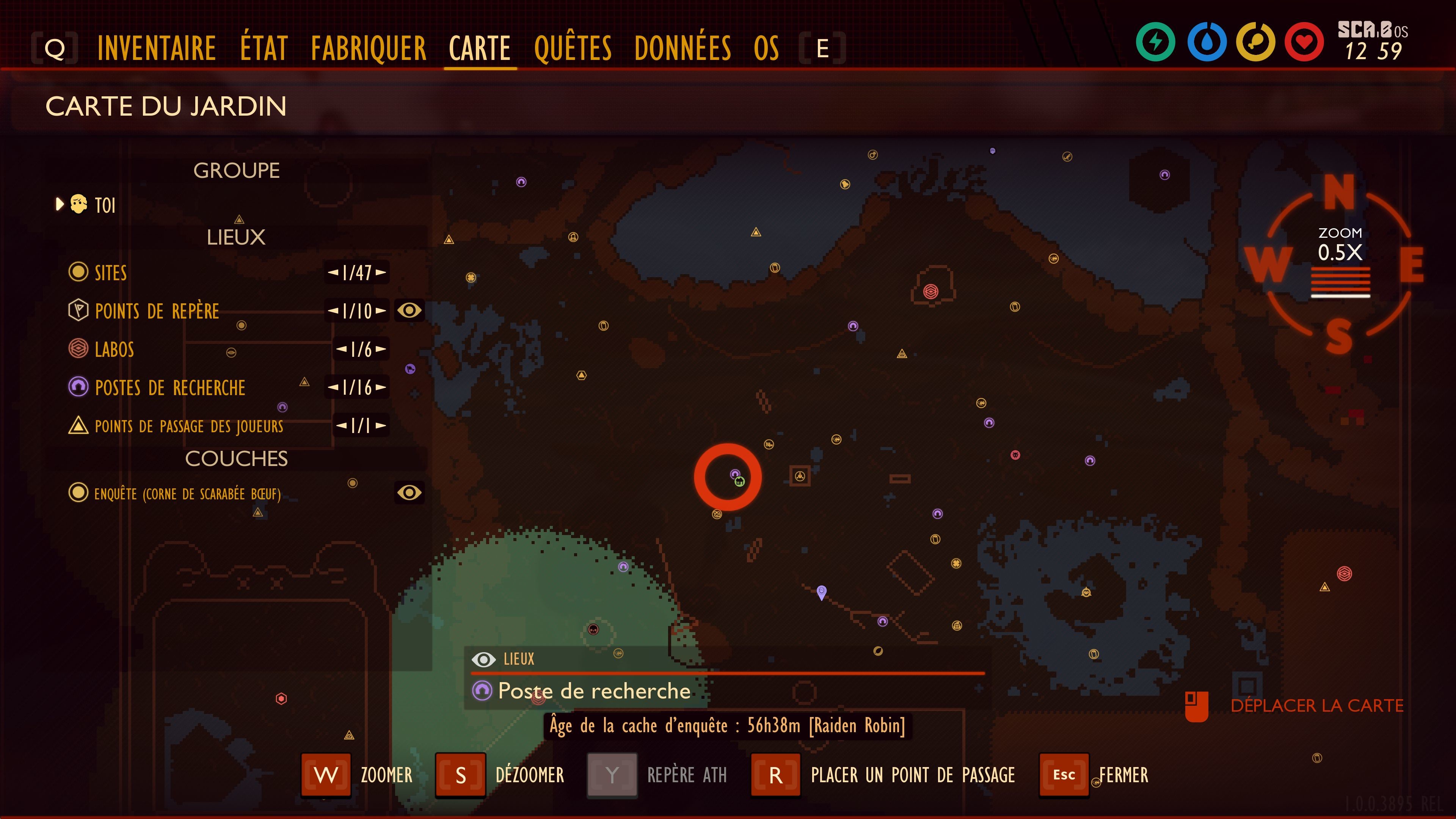
Task: Open the État tab
Action: tap(264, 48)
